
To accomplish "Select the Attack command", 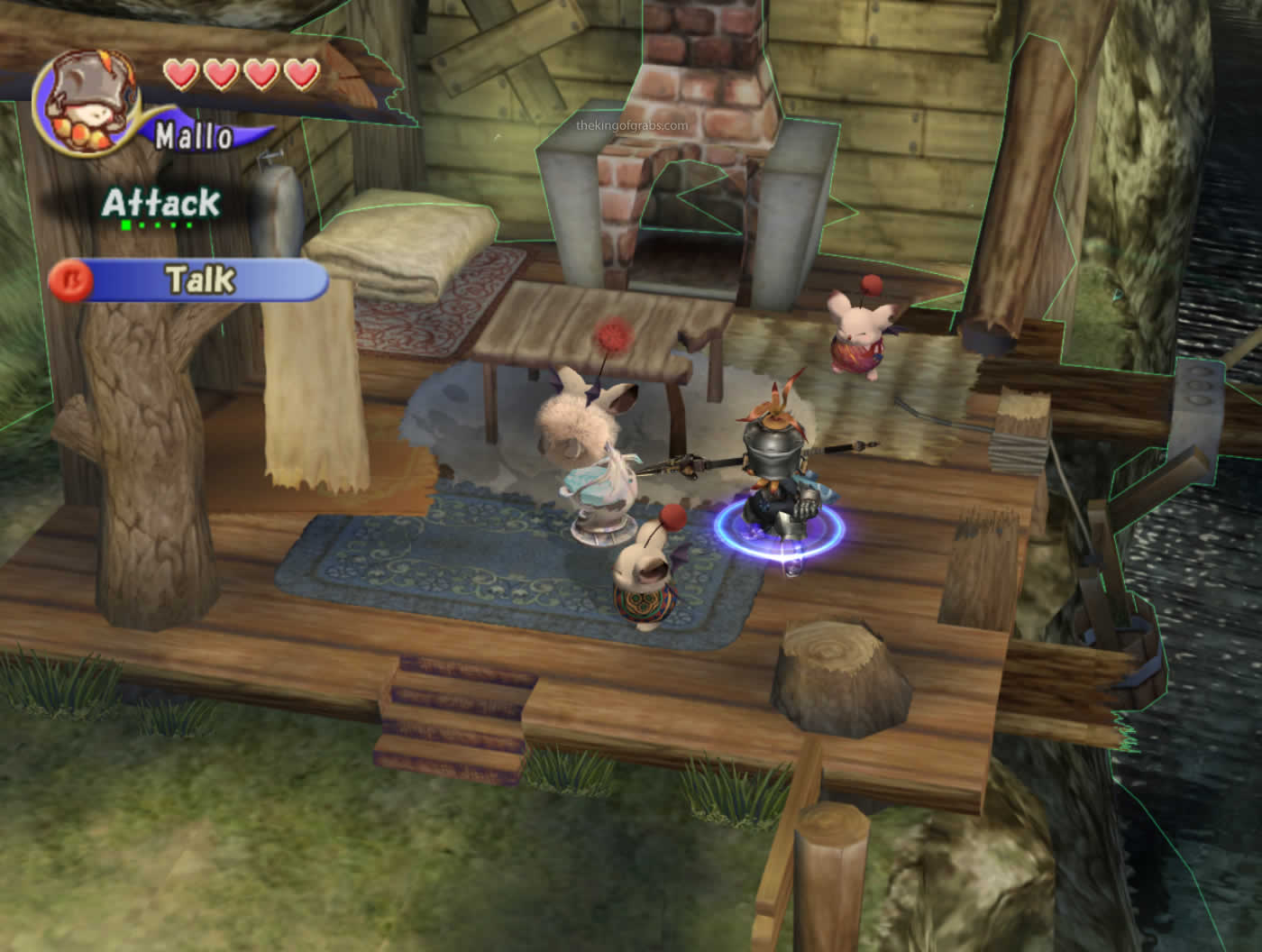I will tap(160, 203).
